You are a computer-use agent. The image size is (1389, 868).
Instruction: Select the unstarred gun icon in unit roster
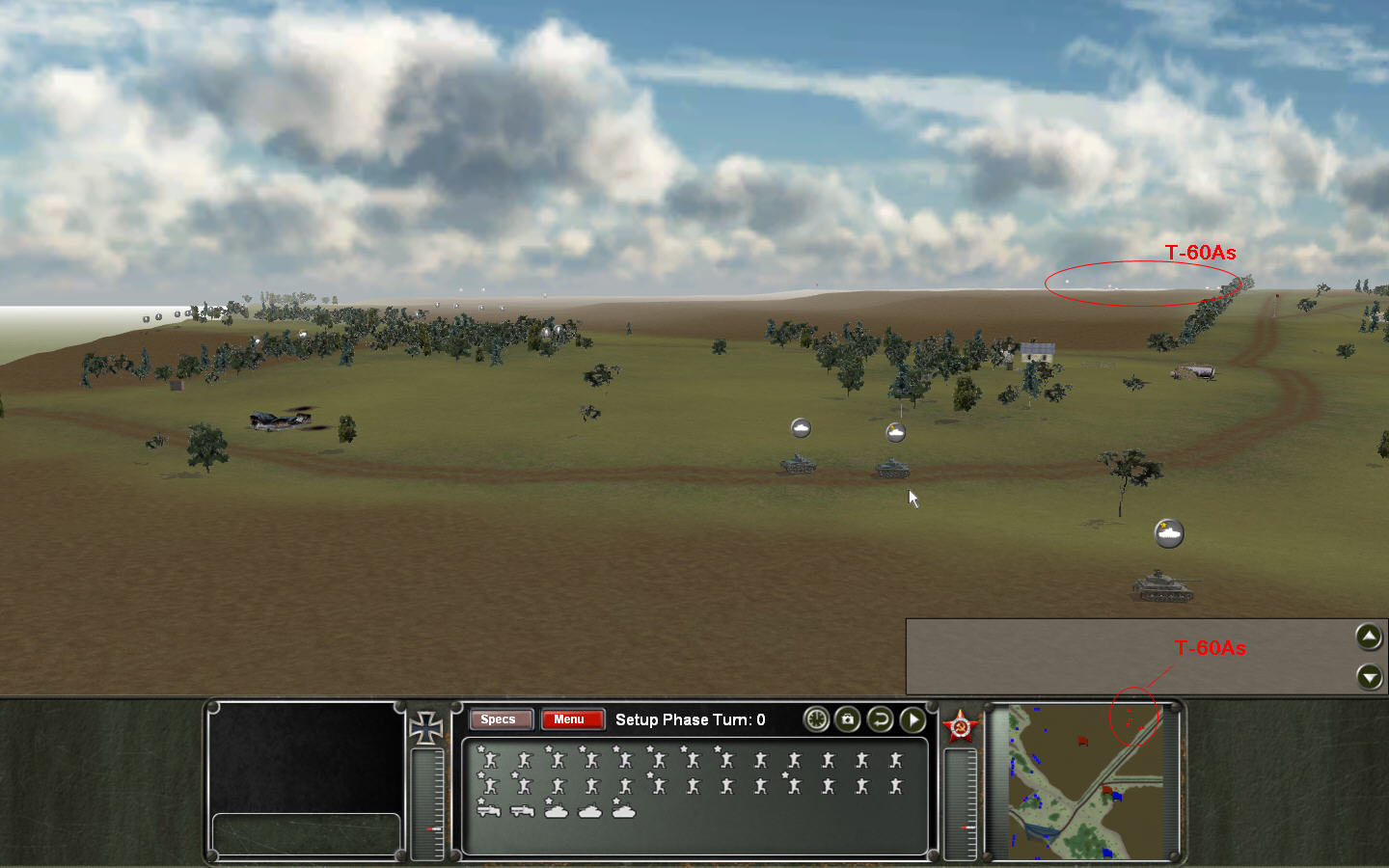tap(522, 811)
